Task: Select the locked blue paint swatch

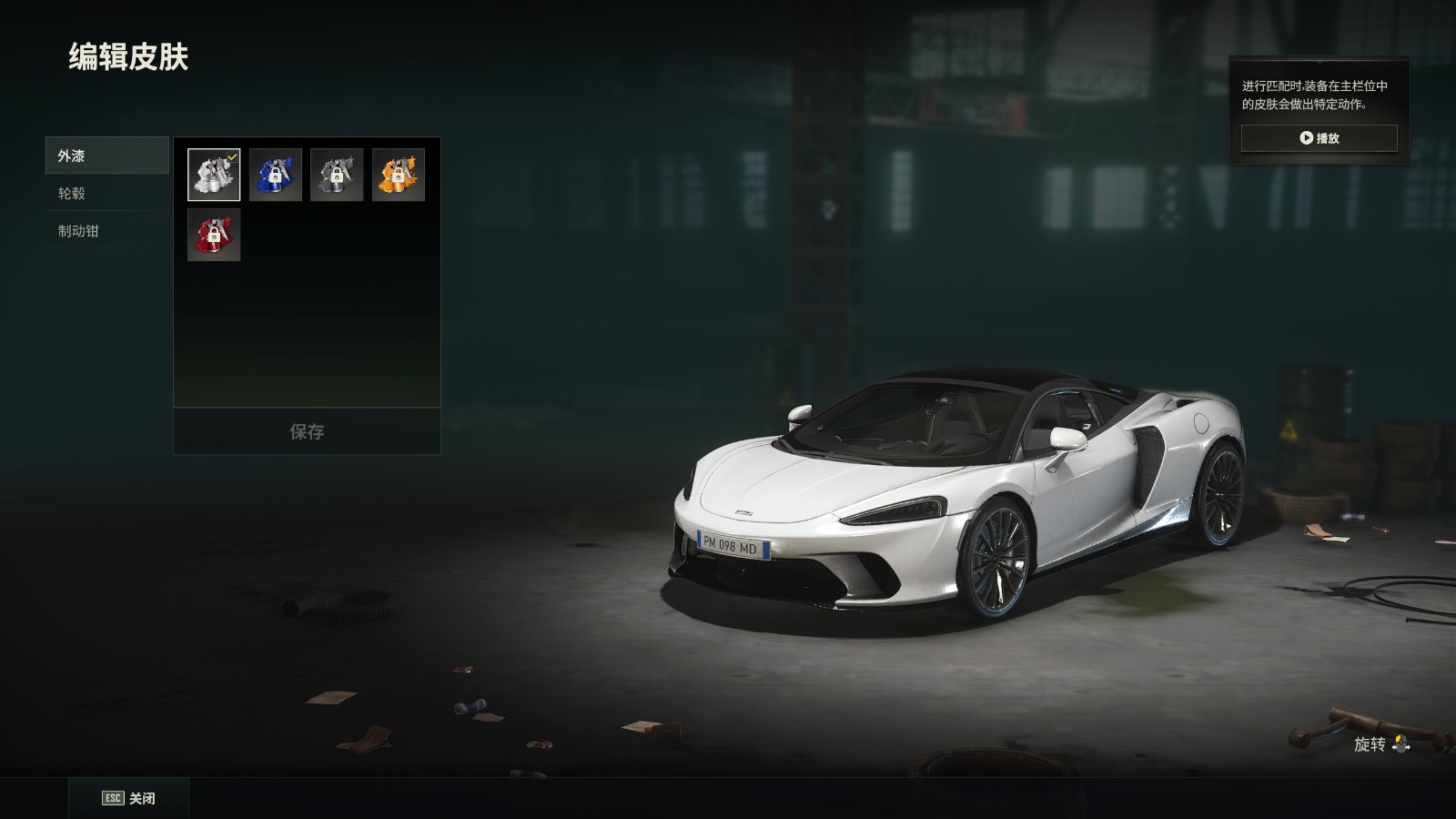Action: click(276, 175)
